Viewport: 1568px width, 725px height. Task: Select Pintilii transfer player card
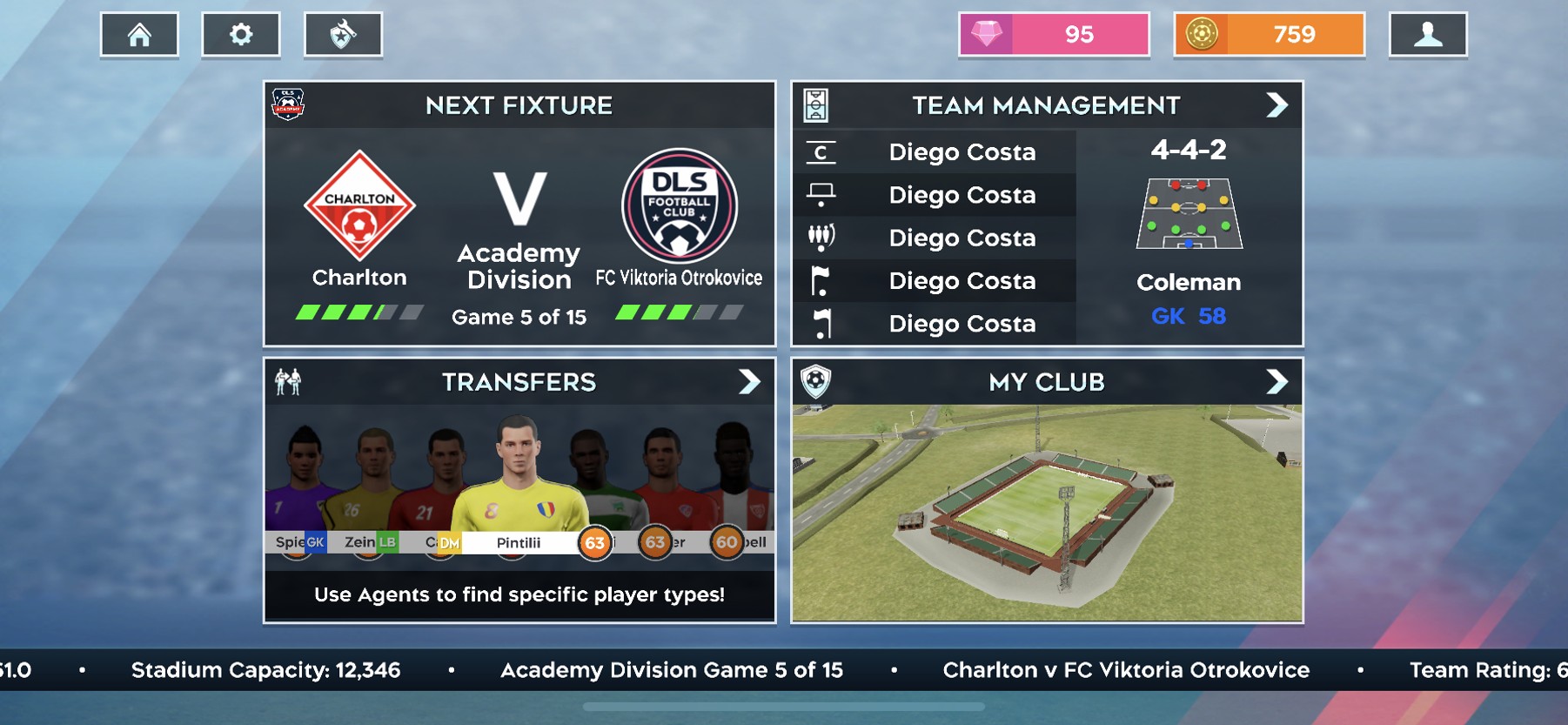519,487
